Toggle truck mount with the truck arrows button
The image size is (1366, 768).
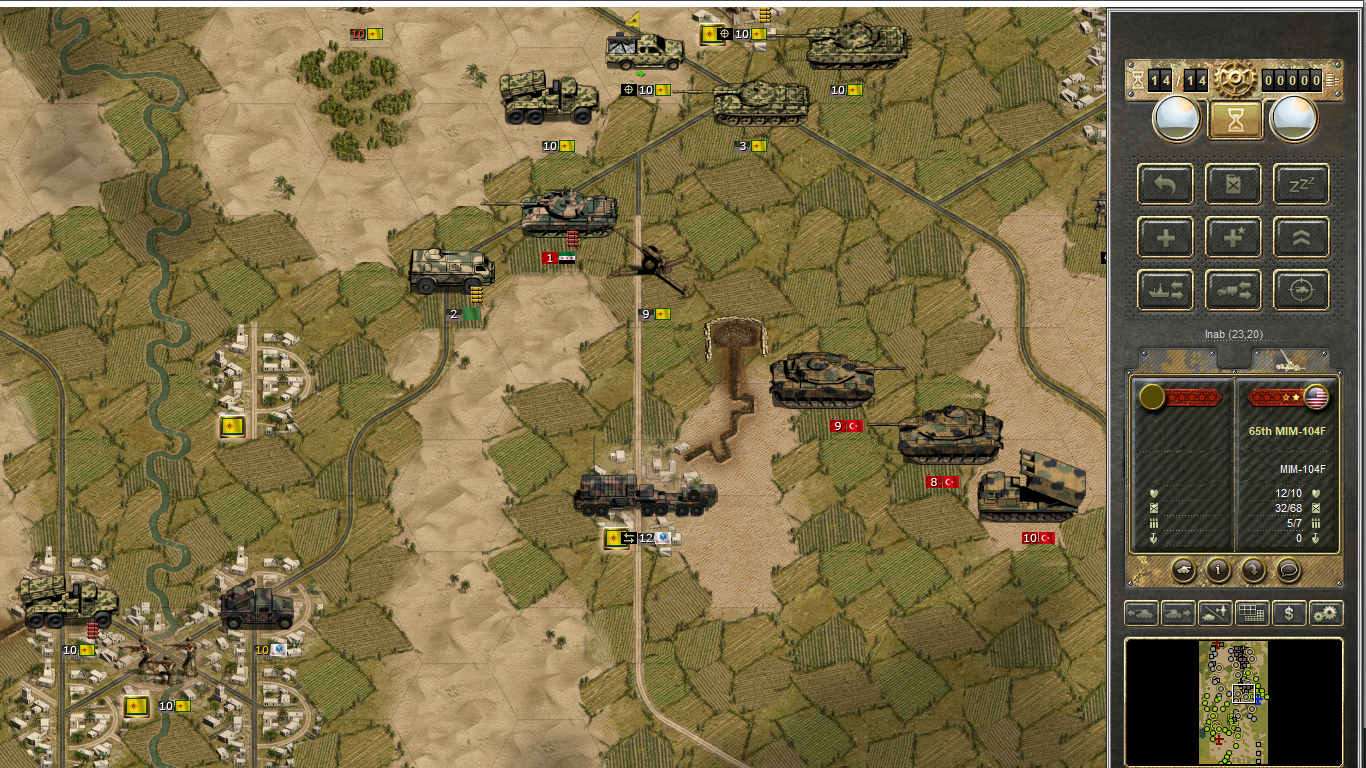(1233, 291)
